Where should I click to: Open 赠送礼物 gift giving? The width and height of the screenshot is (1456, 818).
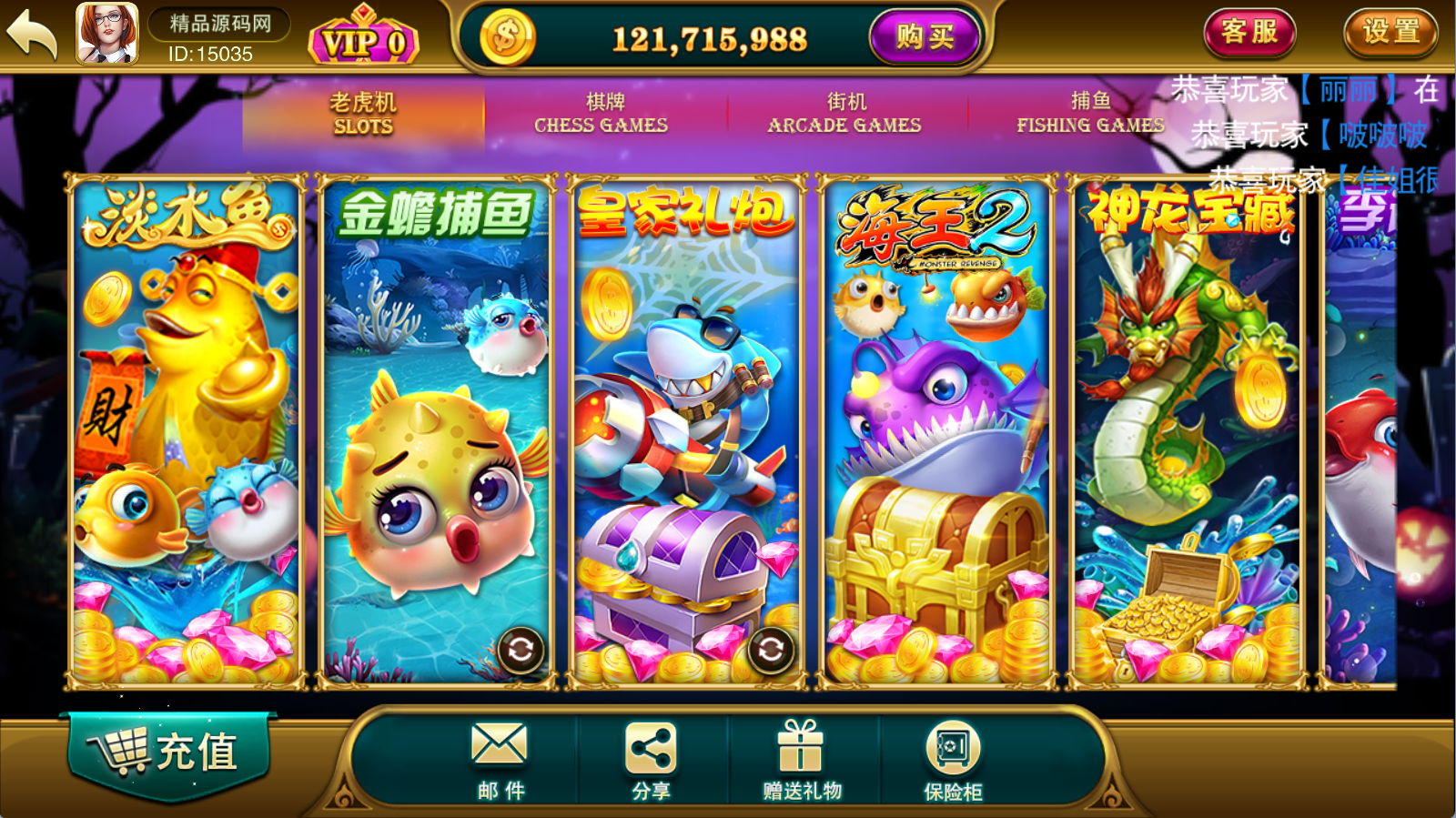point(802,758)
